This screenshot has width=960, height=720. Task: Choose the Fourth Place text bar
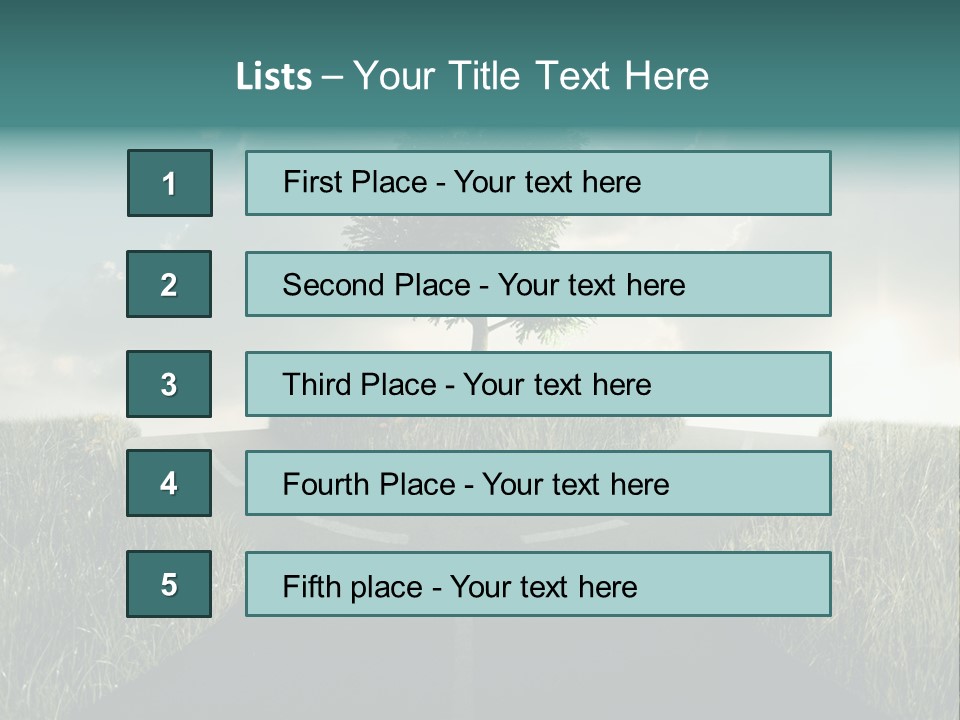538,483
